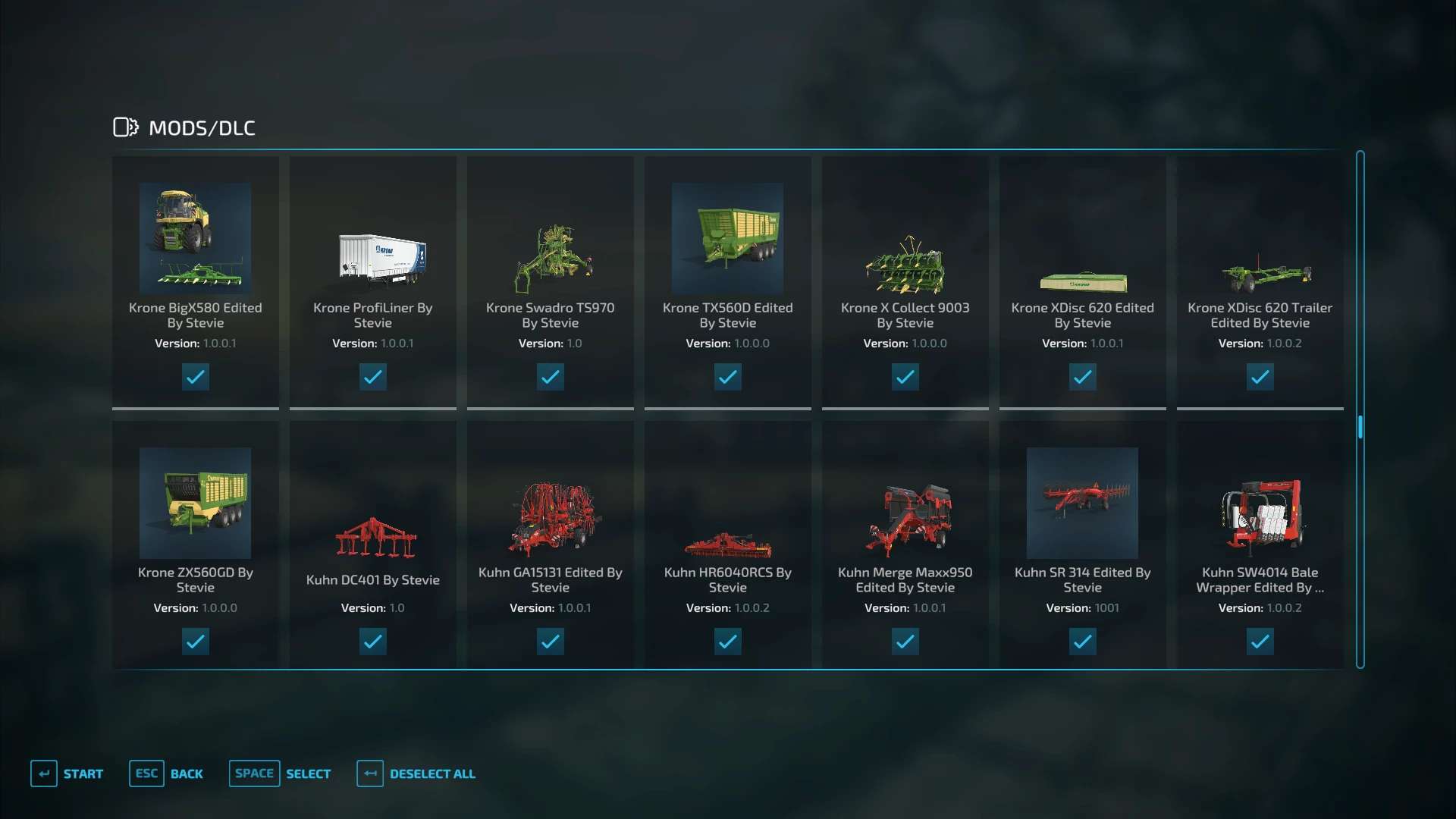Toggle the Krone XDisc 620 Edited checkbox
Image resolution: width=1456 pixels, height=819 pixels.
point(1083,377)
